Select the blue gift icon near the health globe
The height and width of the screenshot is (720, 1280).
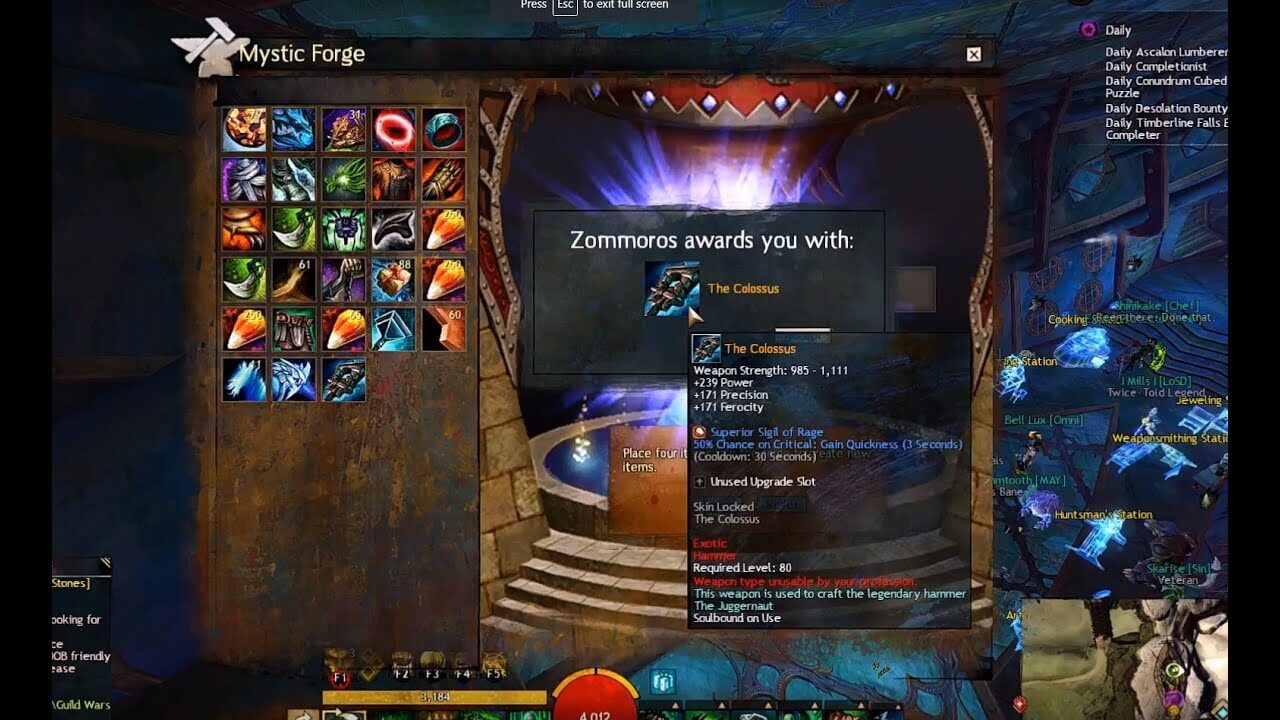pyautogui.click(x=661, y=681)
